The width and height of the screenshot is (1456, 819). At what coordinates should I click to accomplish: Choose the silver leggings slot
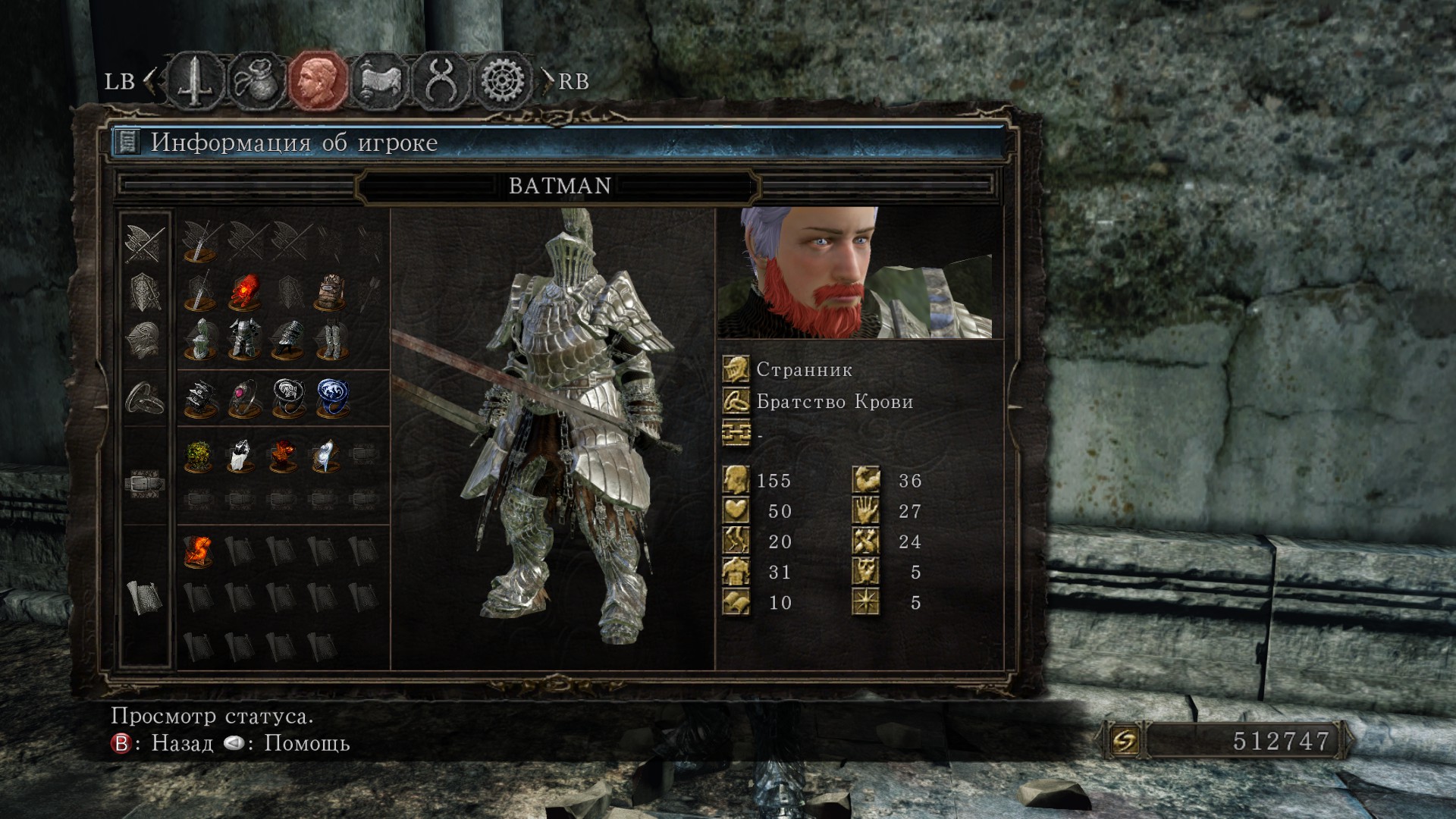click(x=331, y=338)
